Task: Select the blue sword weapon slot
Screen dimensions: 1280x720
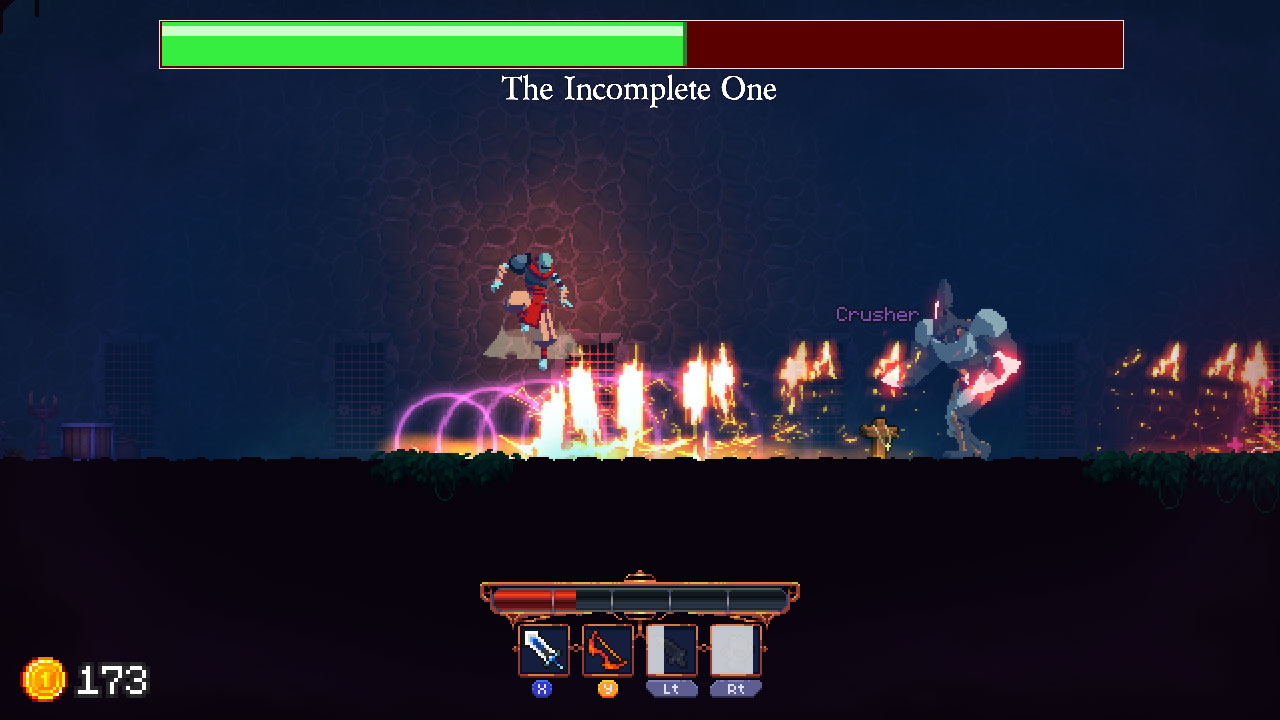Action: (543, 650)
